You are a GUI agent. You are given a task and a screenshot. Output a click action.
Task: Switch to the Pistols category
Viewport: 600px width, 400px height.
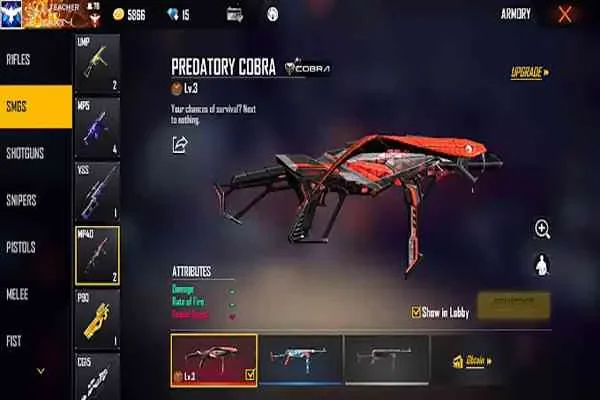(x=22, y=247)
